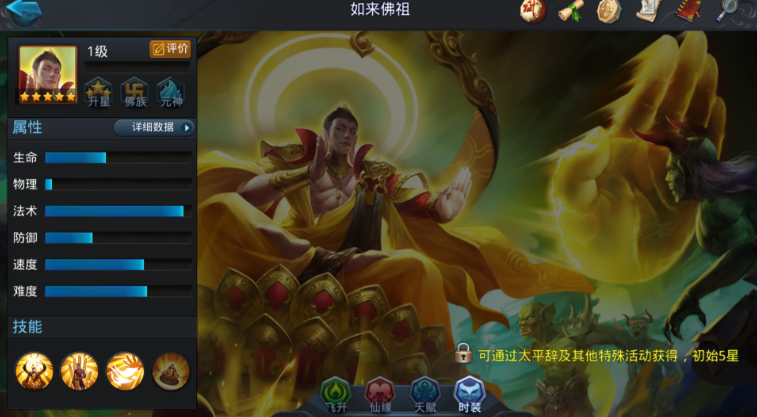
Task: Tap the 佛族 faction icon
Action: 135,92
